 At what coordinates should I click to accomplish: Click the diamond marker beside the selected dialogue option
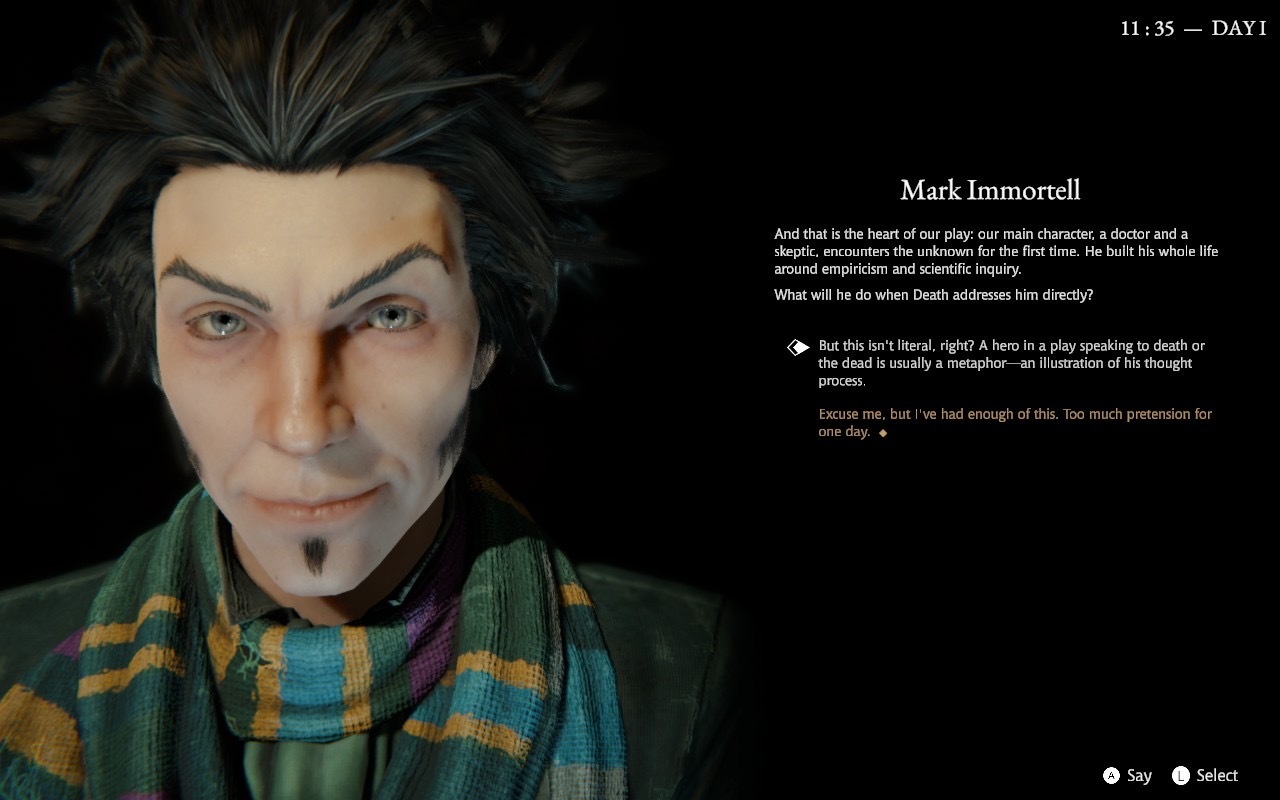[797, 346]
